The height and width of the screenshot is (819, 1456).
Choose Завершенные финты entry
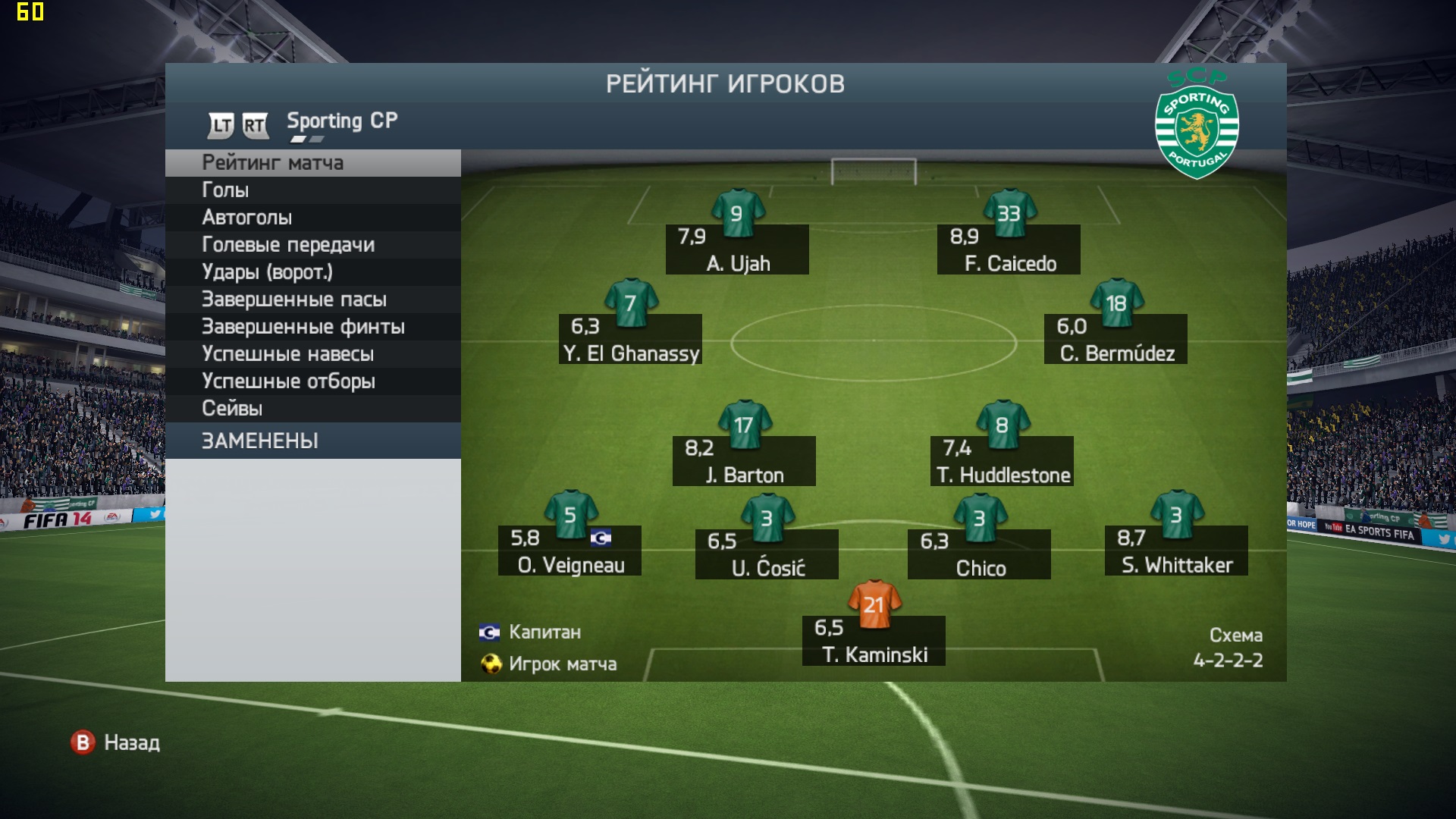pyautogui.click(x=312, y=327)
